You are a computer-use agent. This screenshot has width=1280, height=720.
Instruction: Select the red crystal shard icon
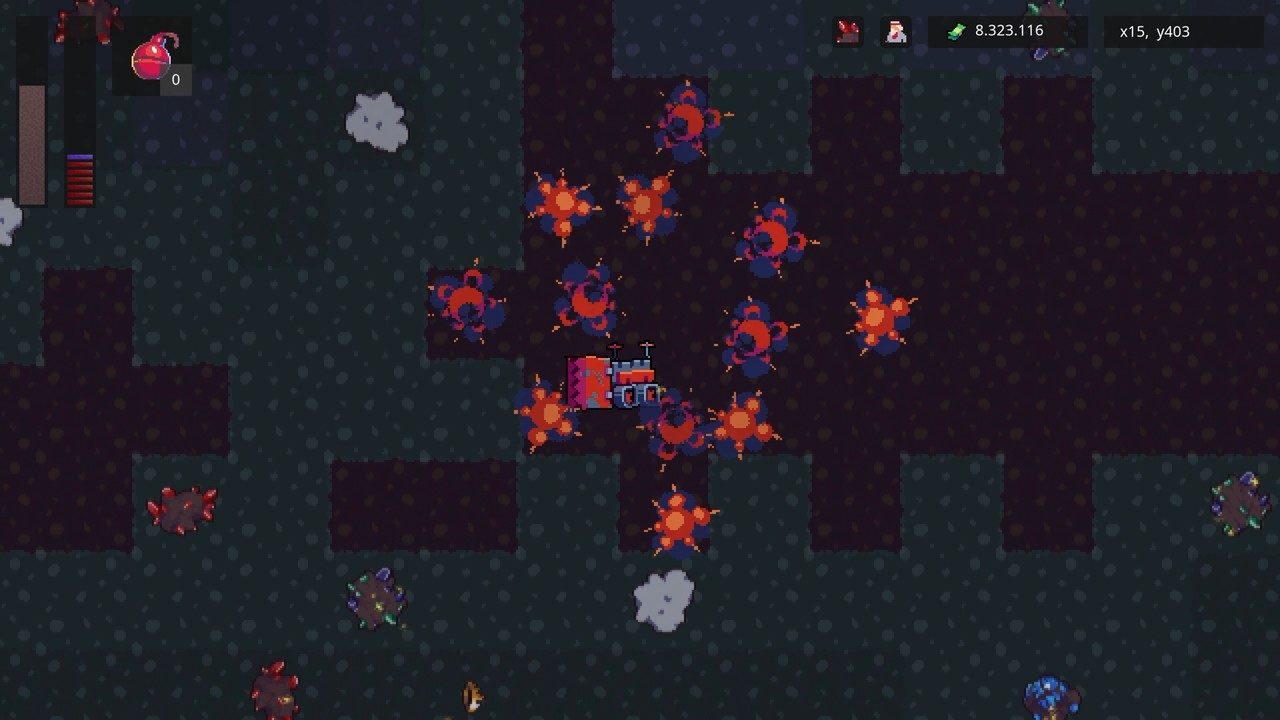847,32
